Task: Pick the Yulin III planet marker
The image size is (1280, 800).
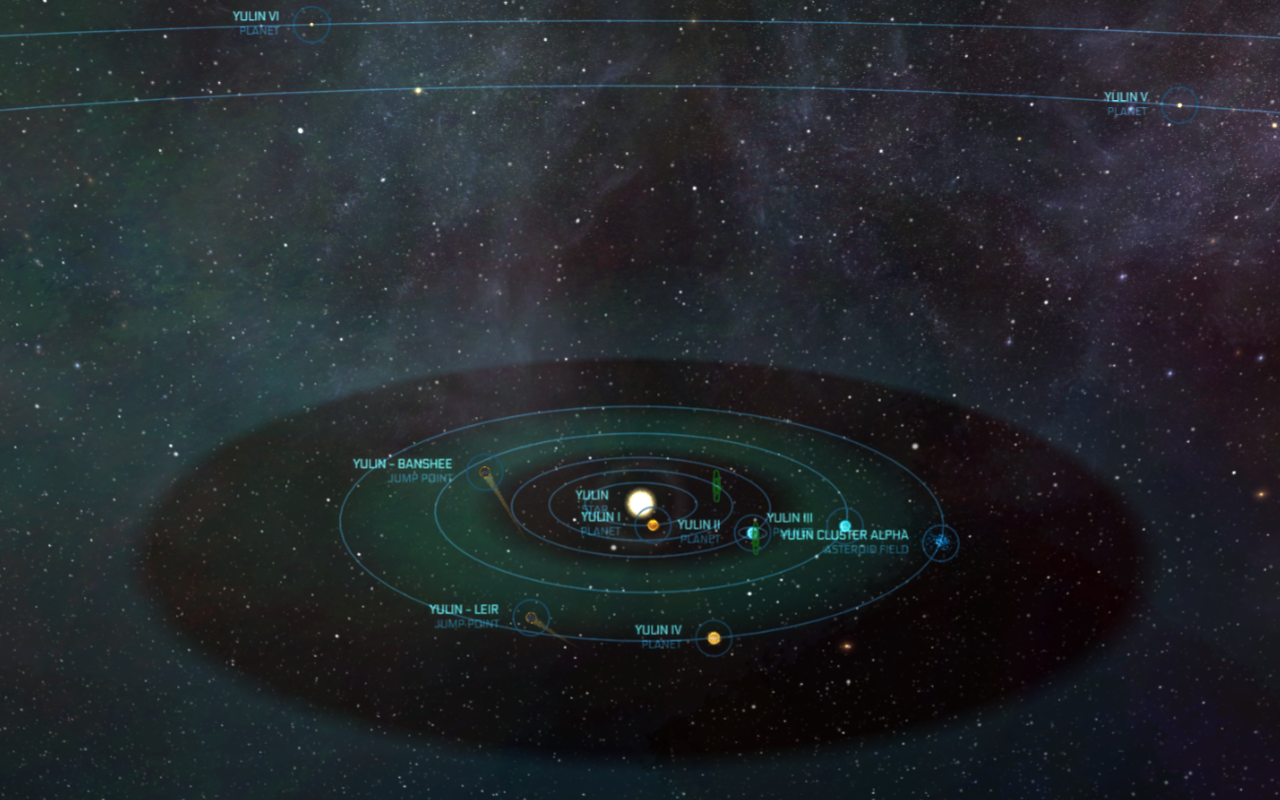Action: (x=845, y=526)
